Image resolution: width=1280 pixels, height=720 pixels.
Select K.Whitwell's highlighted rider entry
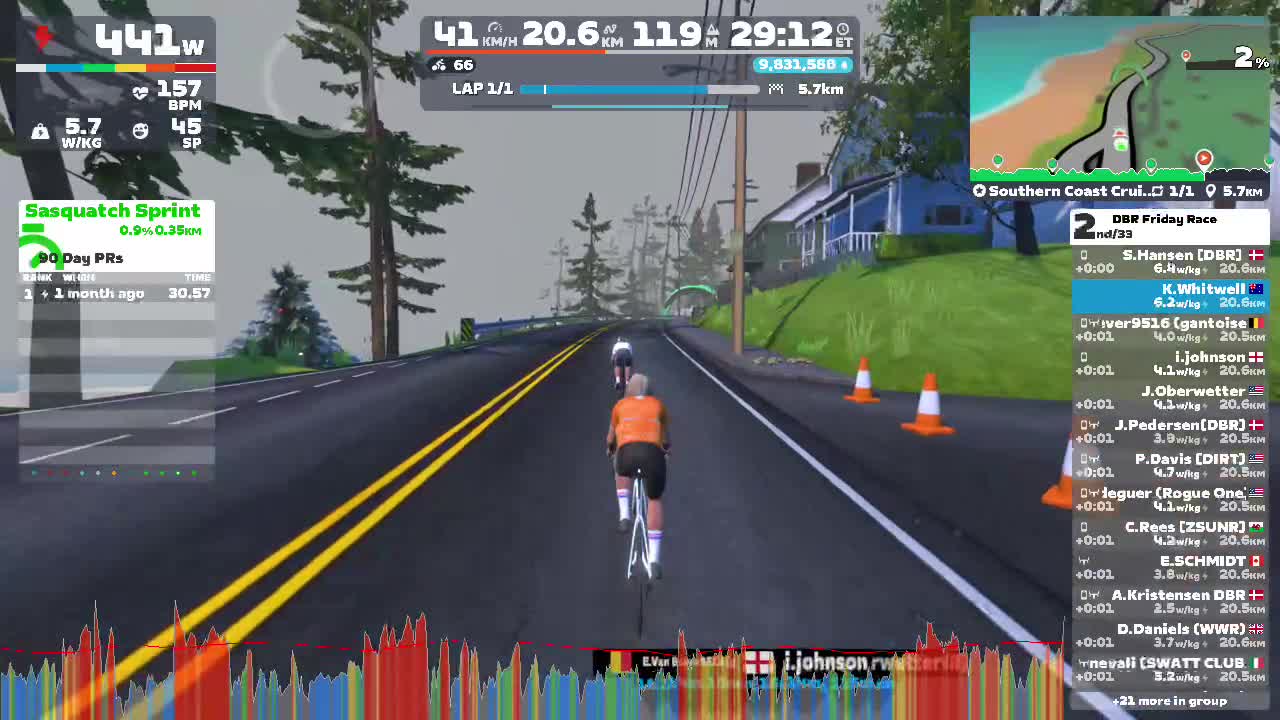coord(1170,296)
